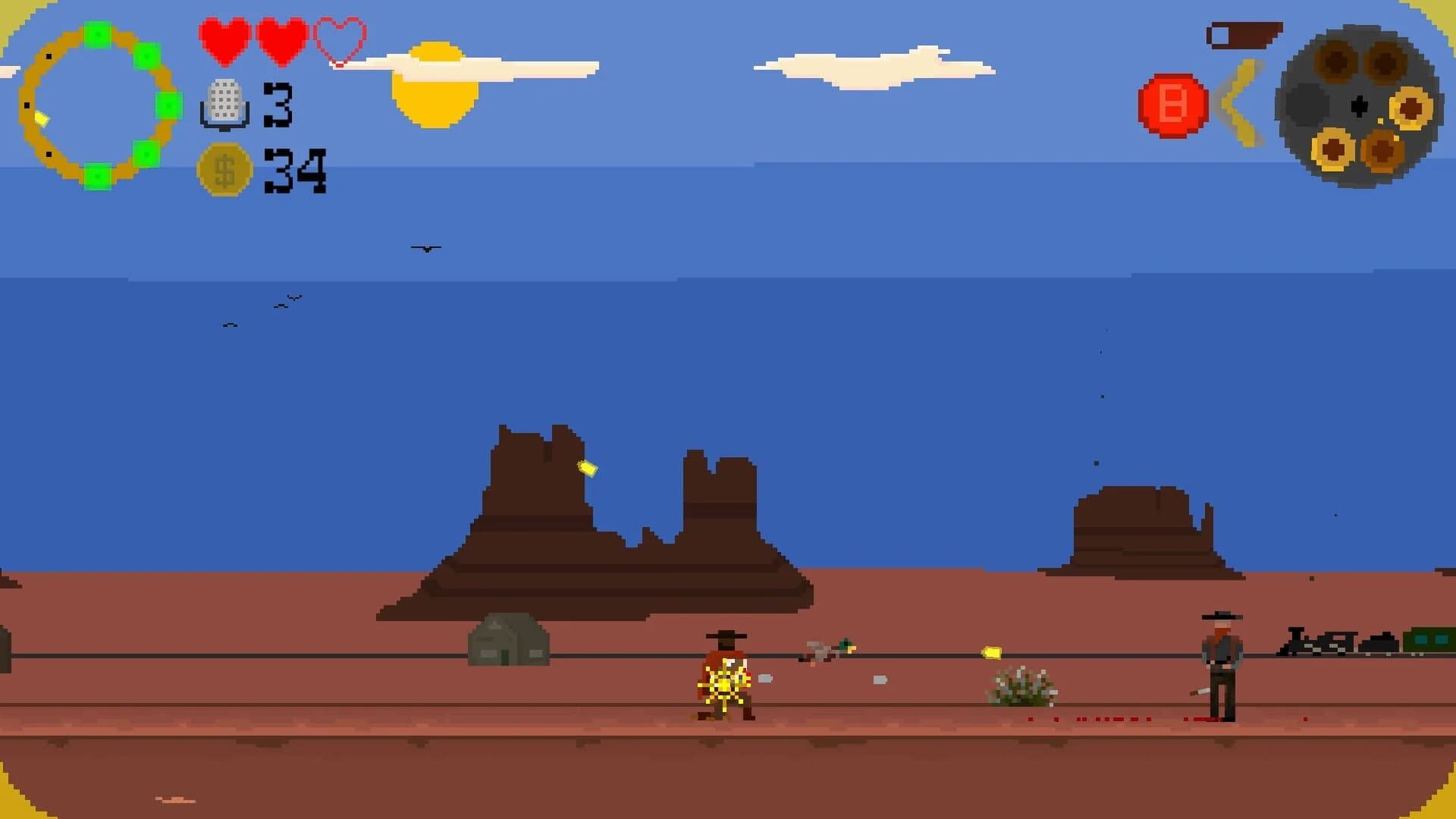Screen dimensions: 1456x819
Task: Toggle the second filled heart
Action: (x=281, y=42)
